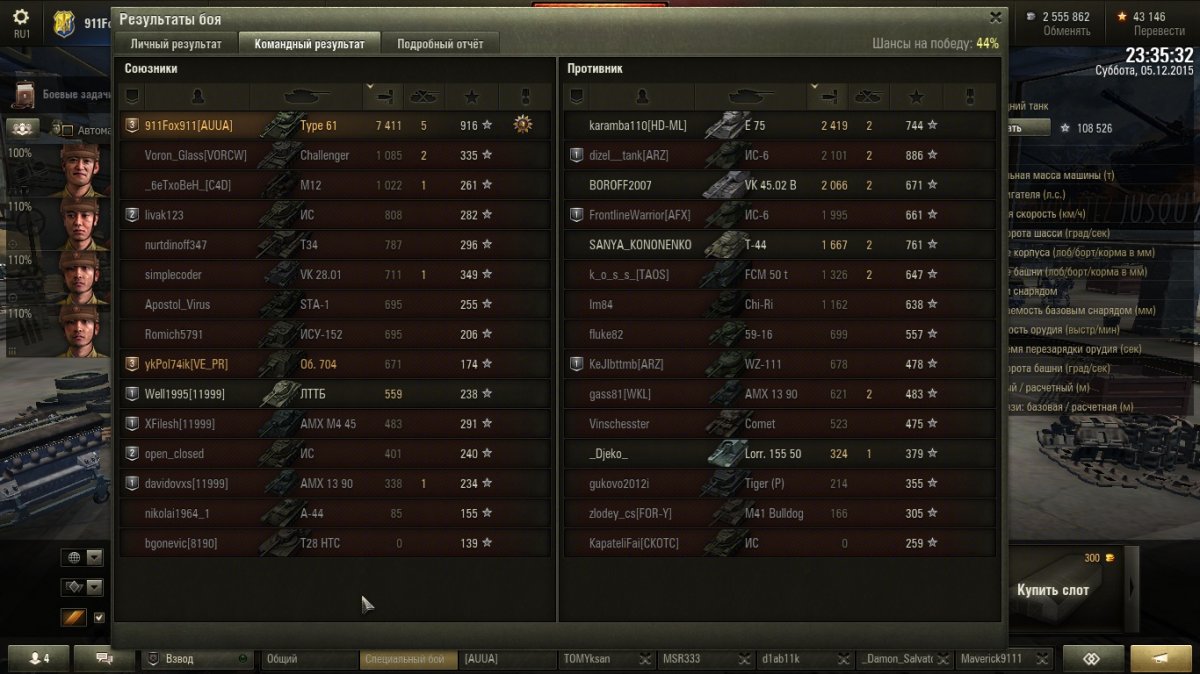Close the battle results window
The height and width of the screenshot is (674, 1200).
[995, 17]
